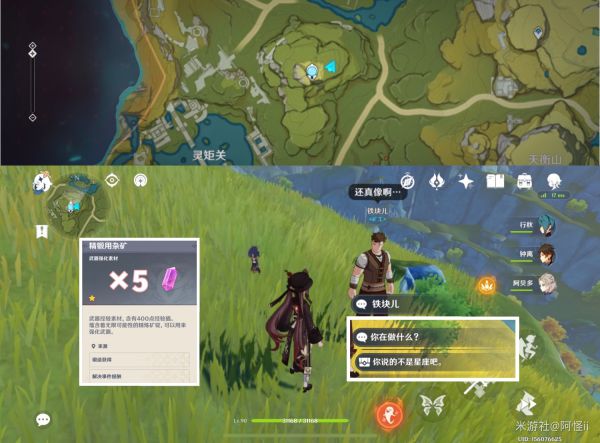Switch to party member 钟离
Viewport: 600px width, 443px height.
[x=546, y=254]
